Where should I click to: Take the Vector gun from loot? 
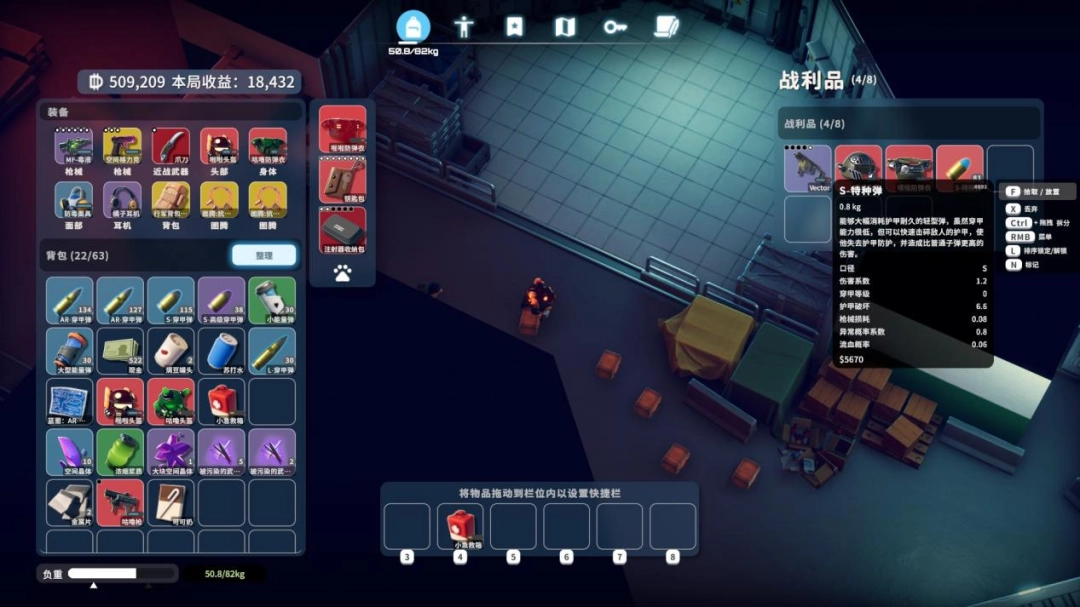[x=808, y=168]
